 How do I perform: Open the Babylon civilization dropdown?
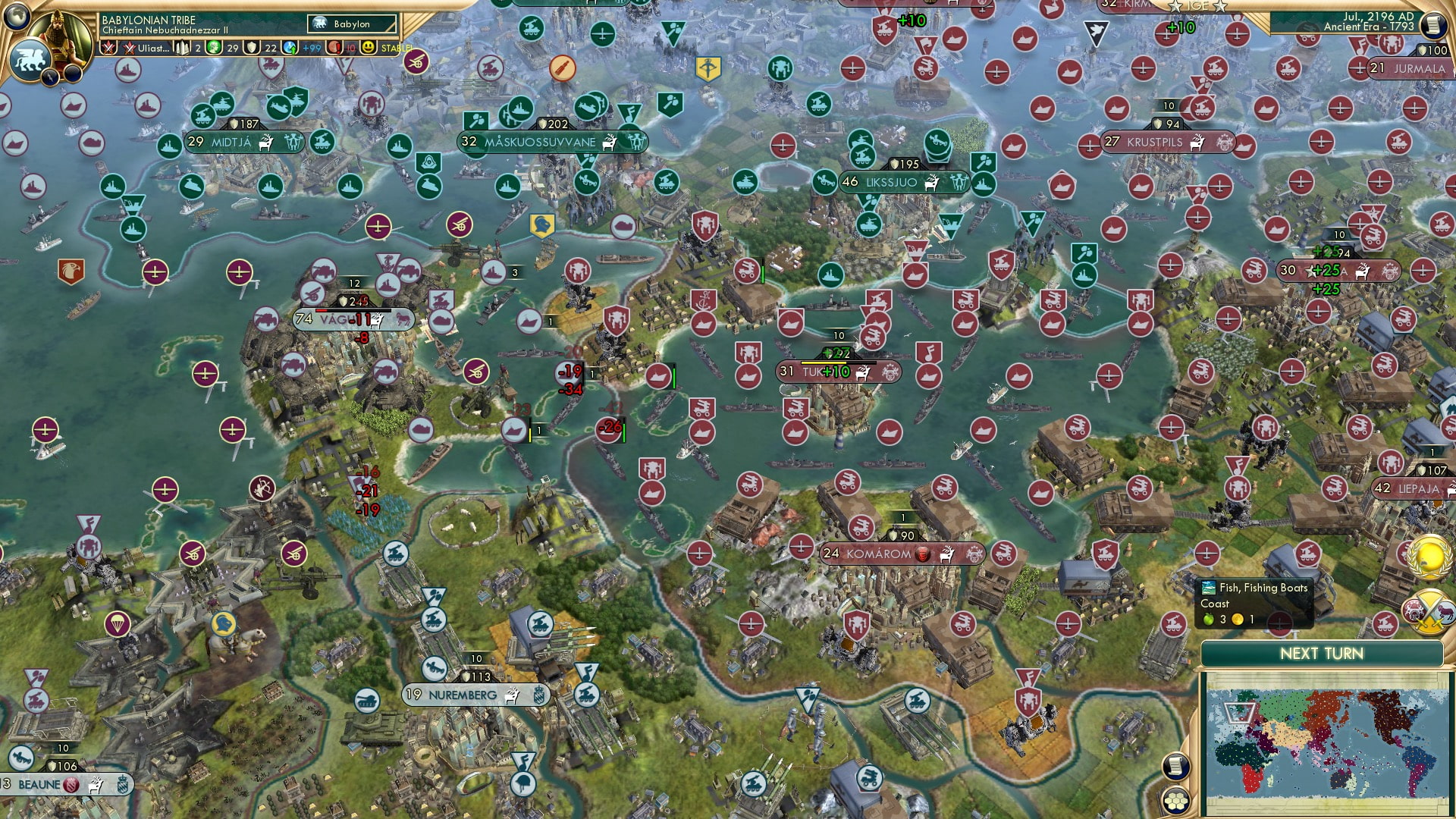351,24
